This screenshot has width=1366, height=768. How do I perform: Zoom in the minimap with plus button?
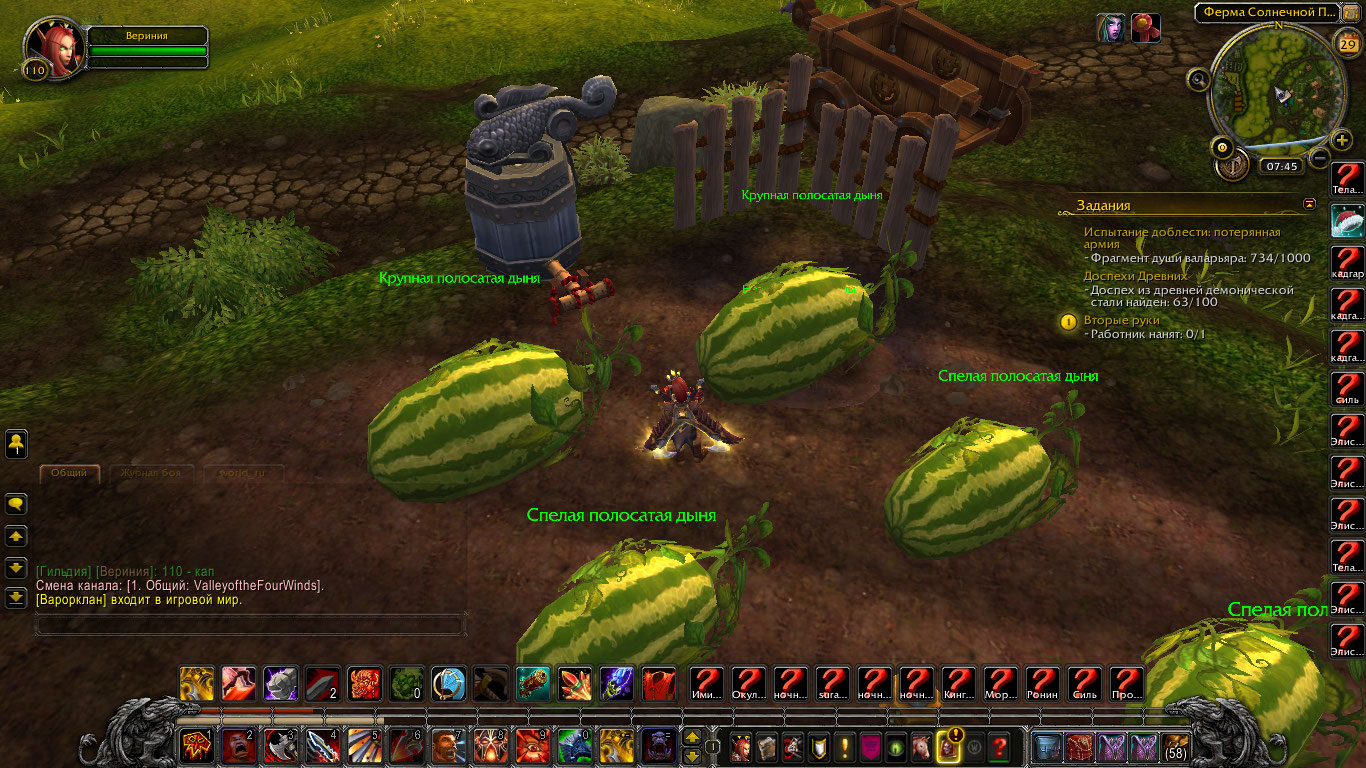1343,140
